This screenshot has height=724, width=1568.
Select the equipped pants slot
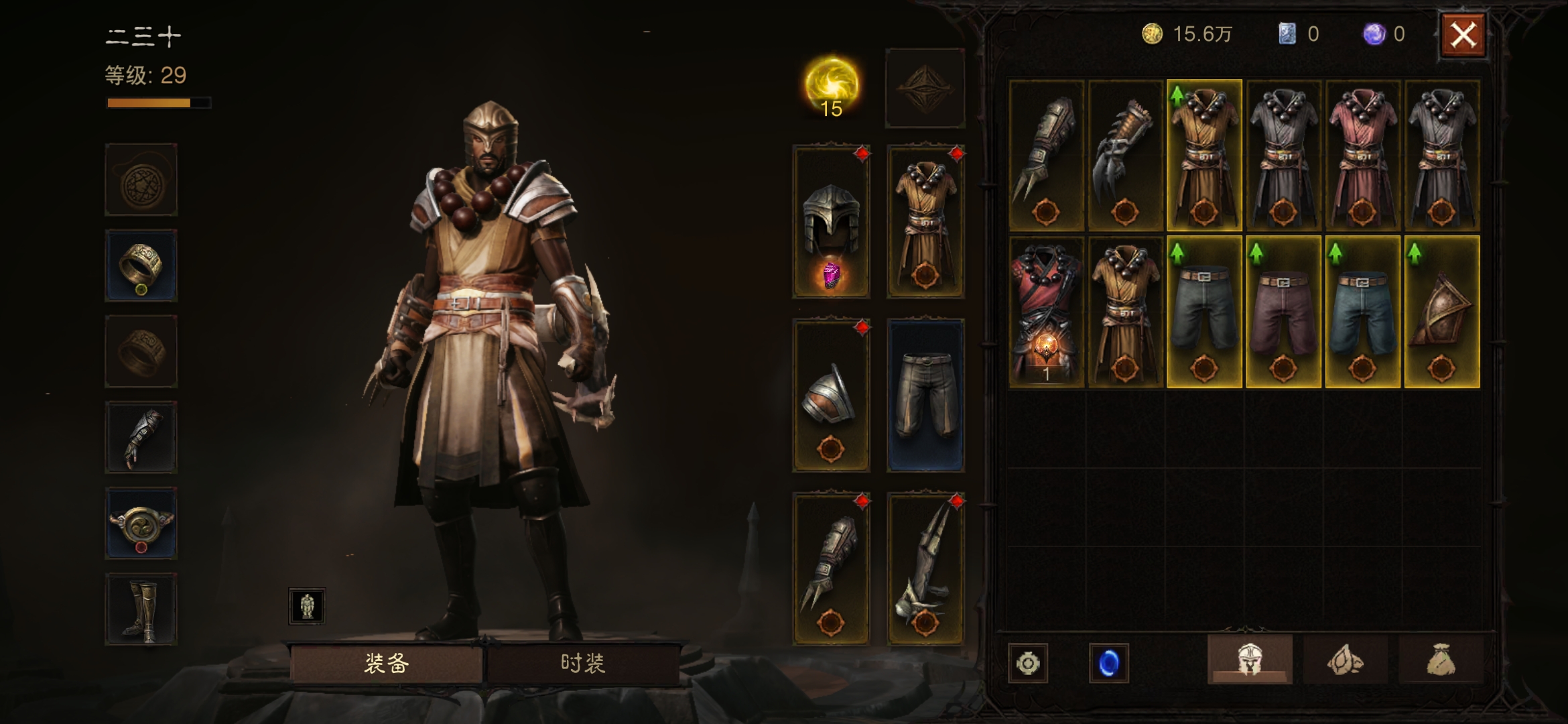[x=925, y=396]
